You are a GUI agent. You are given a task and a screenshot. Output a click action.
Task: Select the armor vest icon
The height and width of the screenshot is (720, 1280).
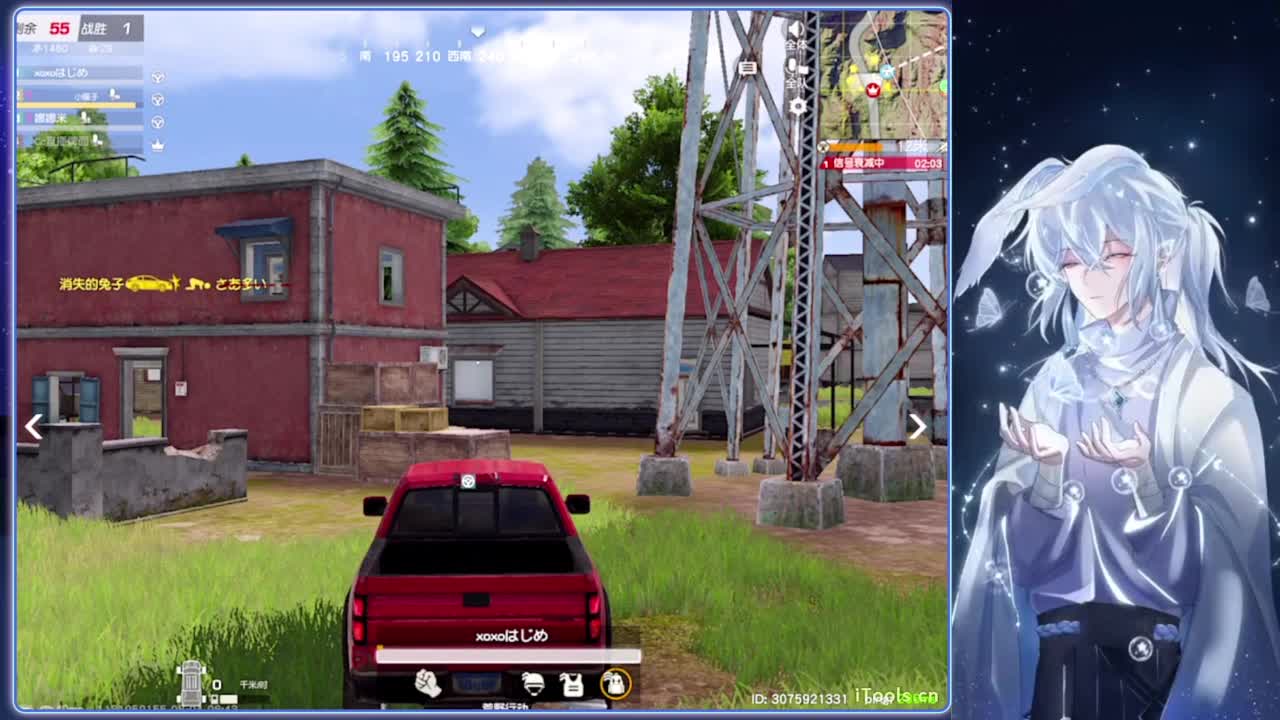point(572,686)
